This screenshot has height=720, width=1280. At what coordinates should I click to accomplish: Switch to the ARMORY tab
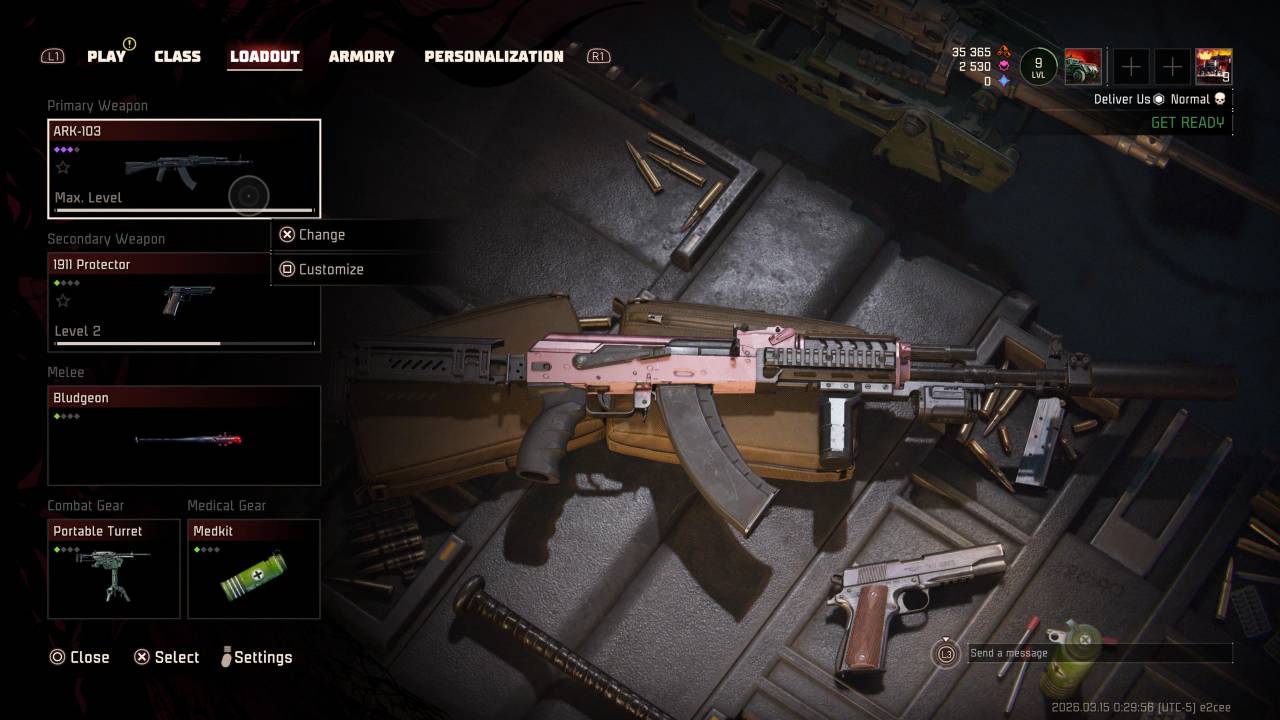click(x=361, y=56)
